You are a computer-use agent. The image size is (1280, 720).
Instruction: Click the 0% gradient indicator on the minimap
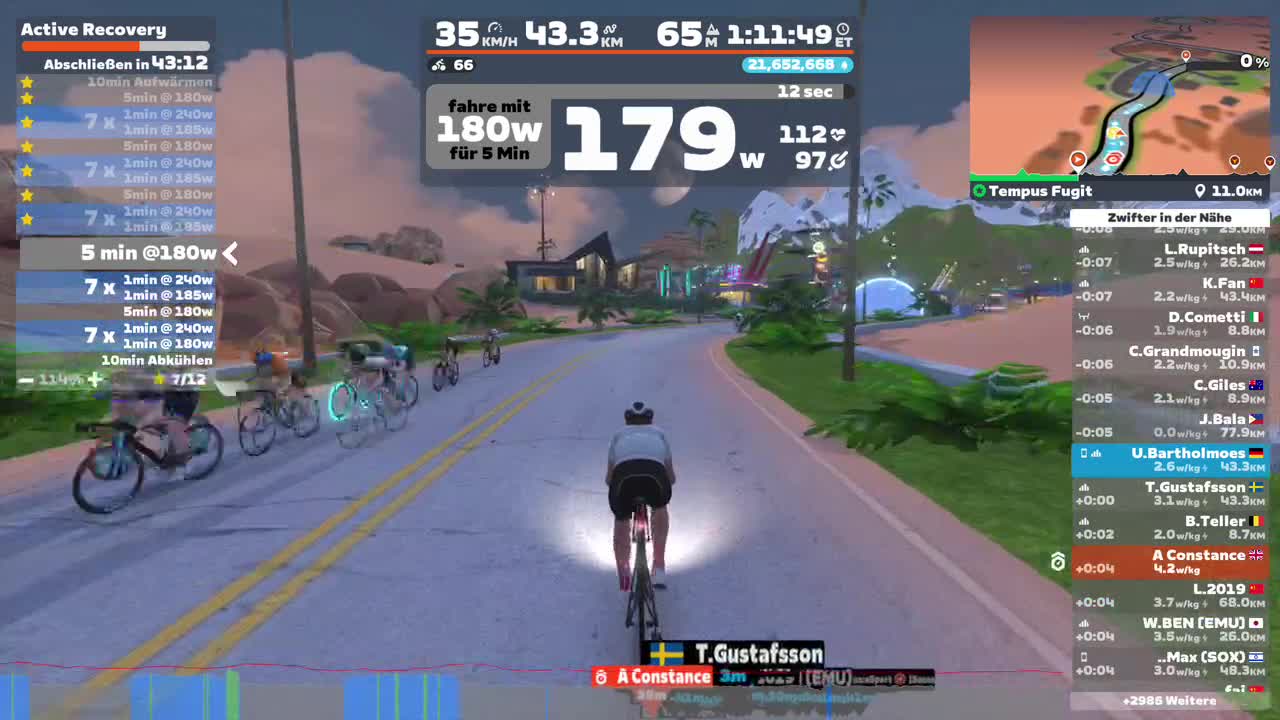pyautogui.click(x=1252, y=61)
